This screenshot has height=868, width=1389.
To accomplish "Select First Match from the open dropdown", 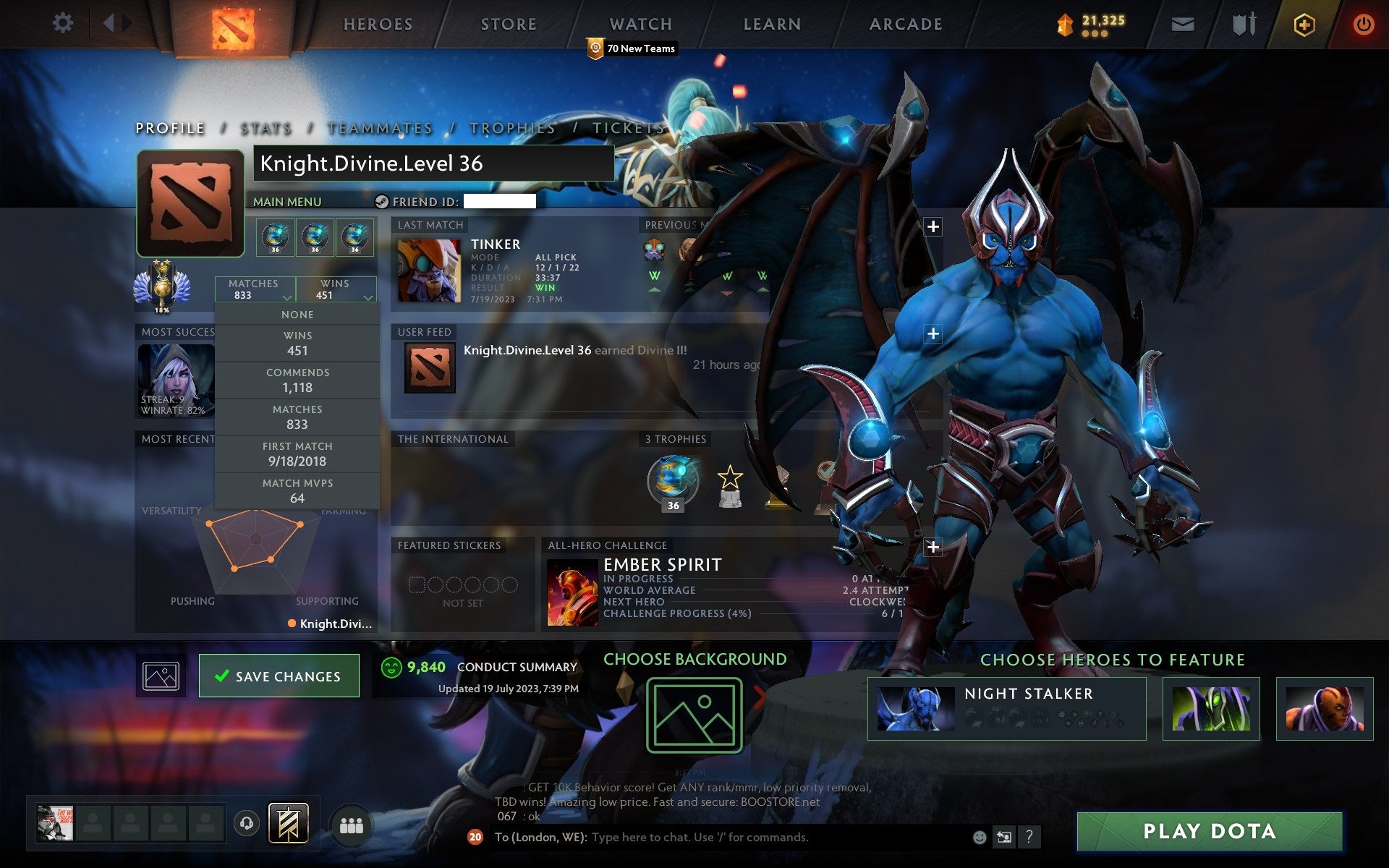I will pos(298,454).
